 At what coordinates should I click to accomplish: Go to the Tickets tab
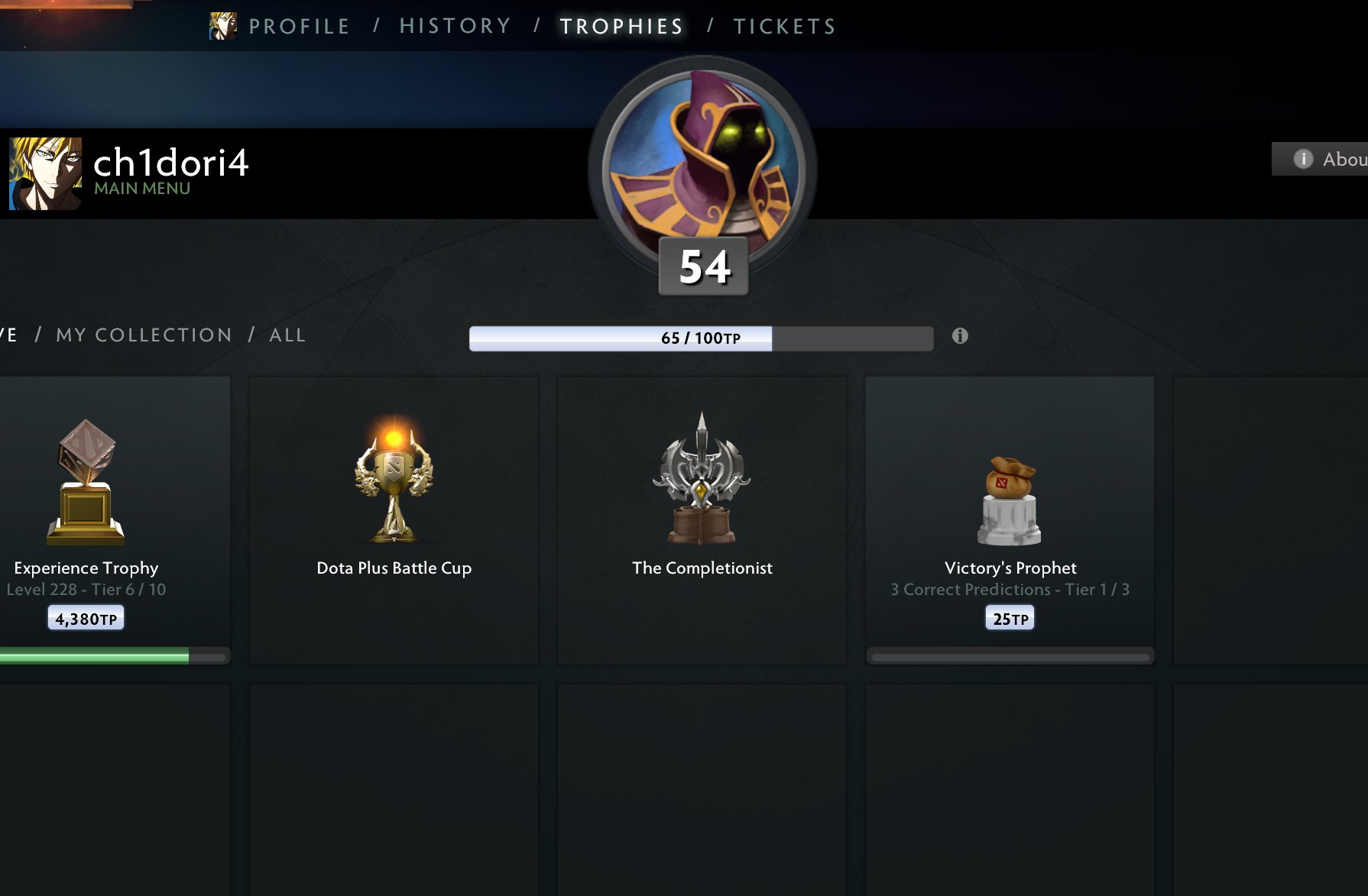785,27
